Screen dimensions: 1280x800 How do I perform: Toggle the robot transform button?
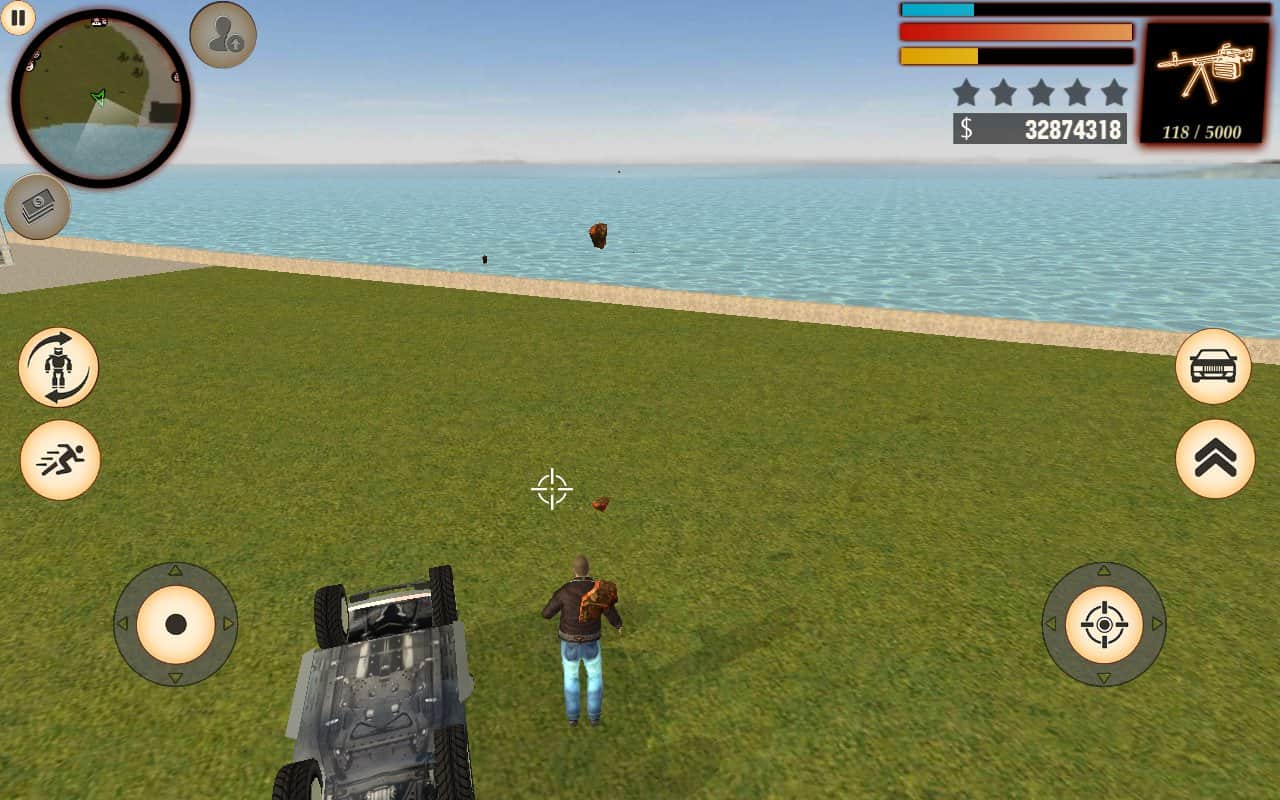click(x=59, y=367)
